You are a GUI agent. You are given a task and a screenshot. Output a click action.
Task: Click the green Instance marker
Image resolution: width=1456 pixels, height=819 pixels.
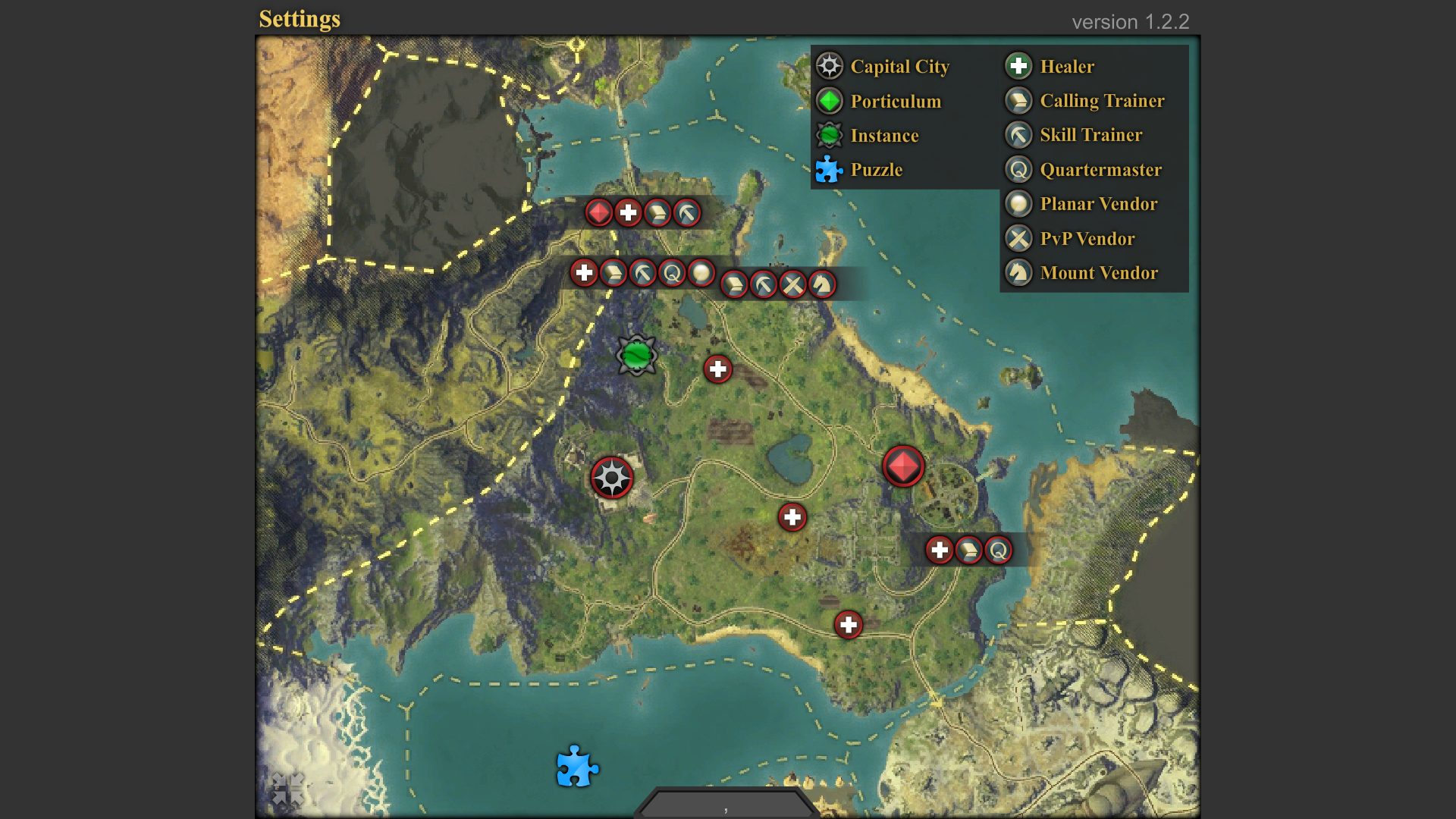637,355
